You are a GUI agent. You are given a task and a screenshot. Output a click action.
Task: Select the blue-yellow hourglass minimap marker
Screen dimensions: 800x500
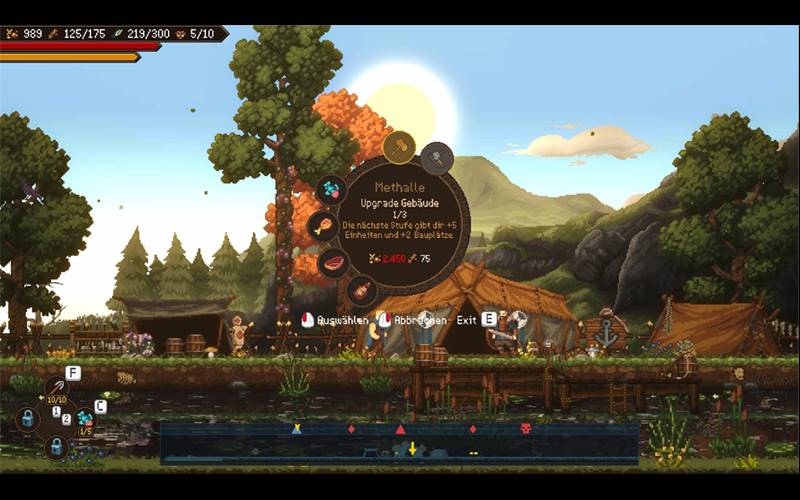click(296, 429)
